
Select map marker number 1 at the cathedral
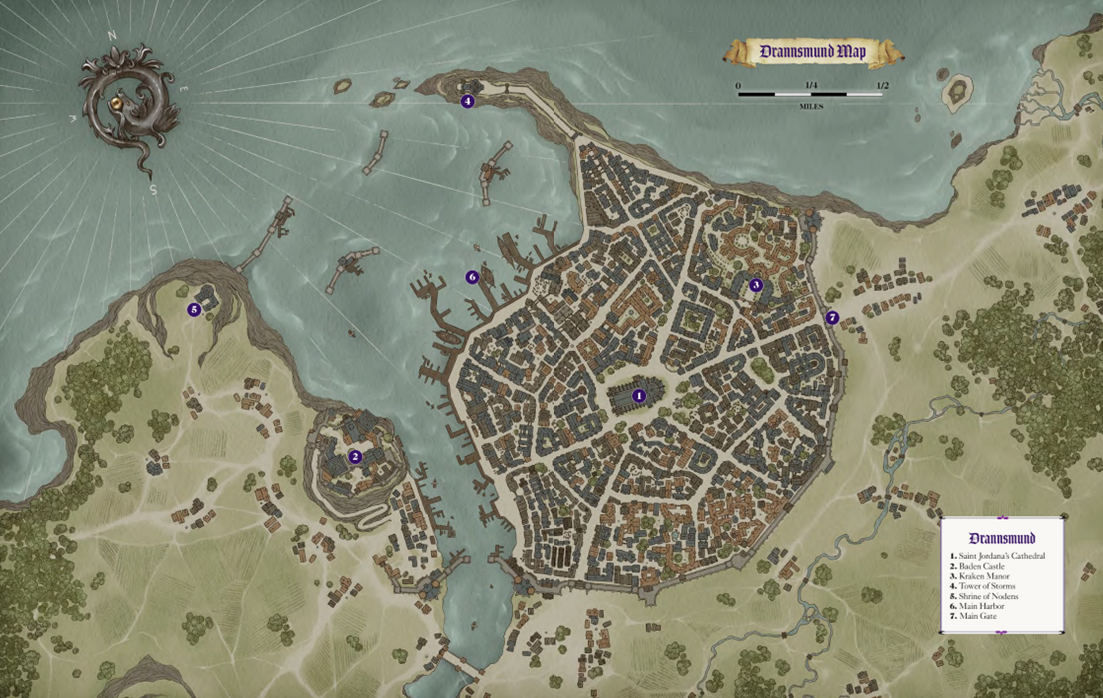pyautogui.click(x=640, y=396)
